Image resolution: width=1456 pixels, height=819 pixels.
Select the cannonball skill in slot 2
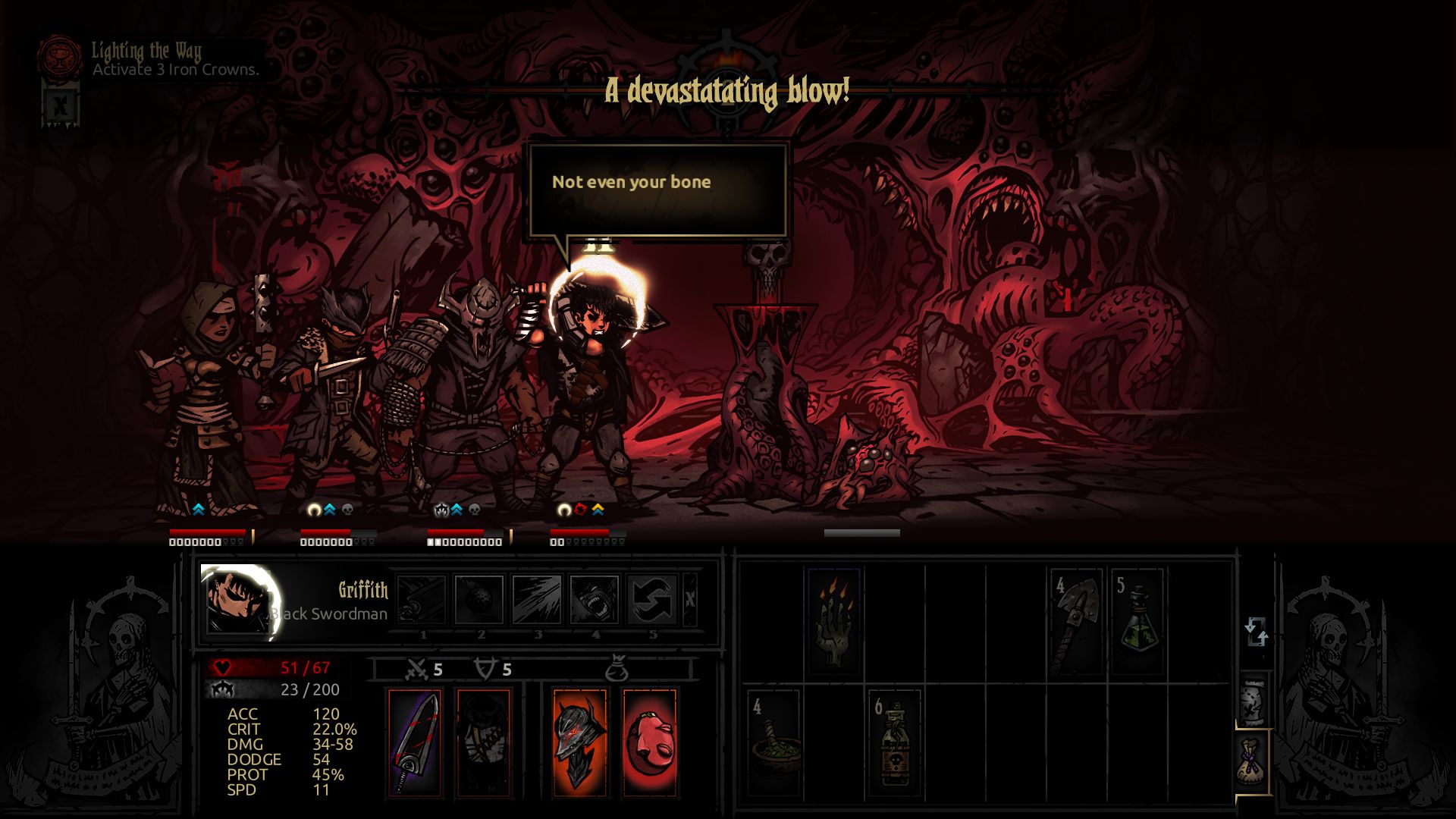[x=481, y=599]
